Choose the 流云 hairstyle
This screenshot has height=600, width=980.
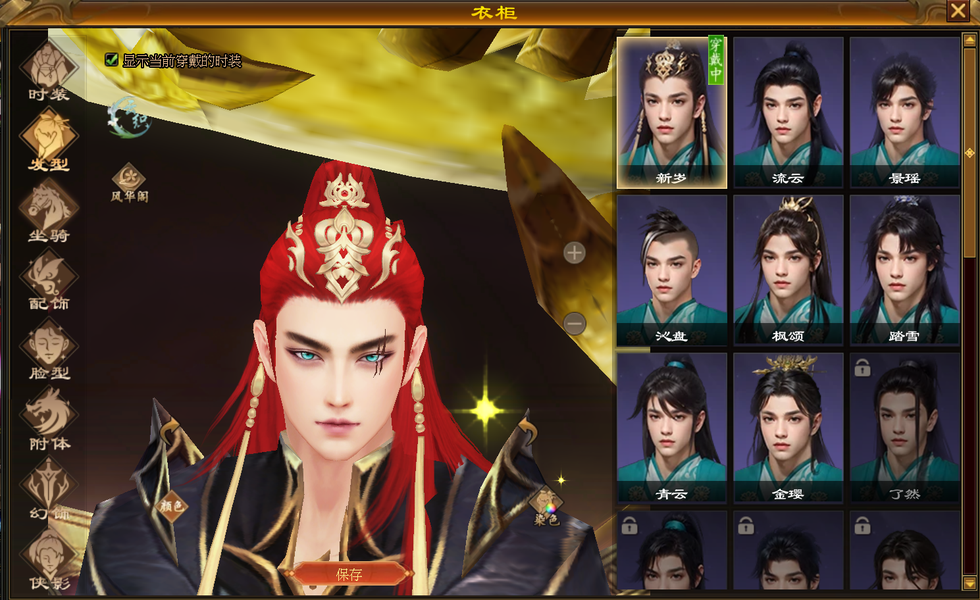point(788,112)
